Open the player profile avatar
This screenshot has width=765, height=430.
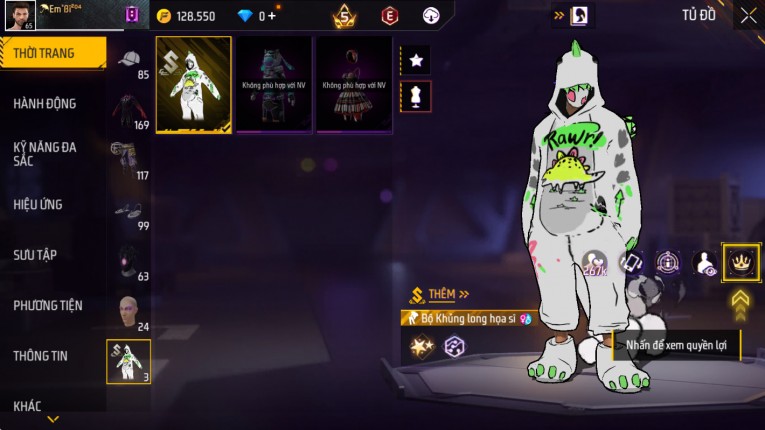pos(20,15)
